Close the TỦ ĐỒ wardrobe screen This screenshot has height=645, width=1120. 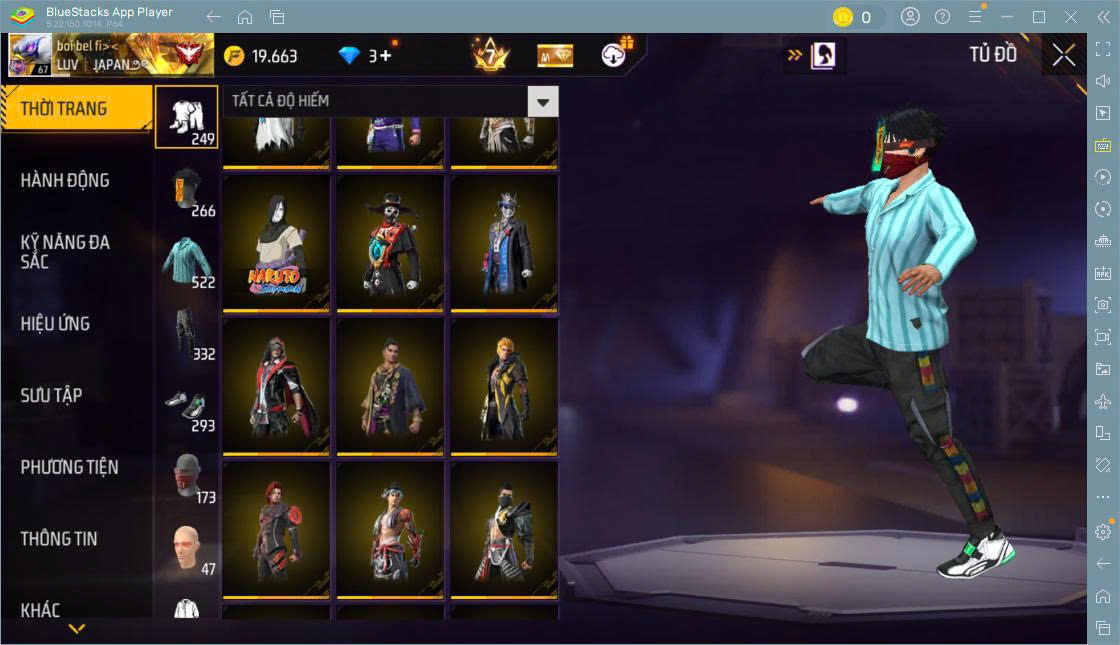point(1064,55)
